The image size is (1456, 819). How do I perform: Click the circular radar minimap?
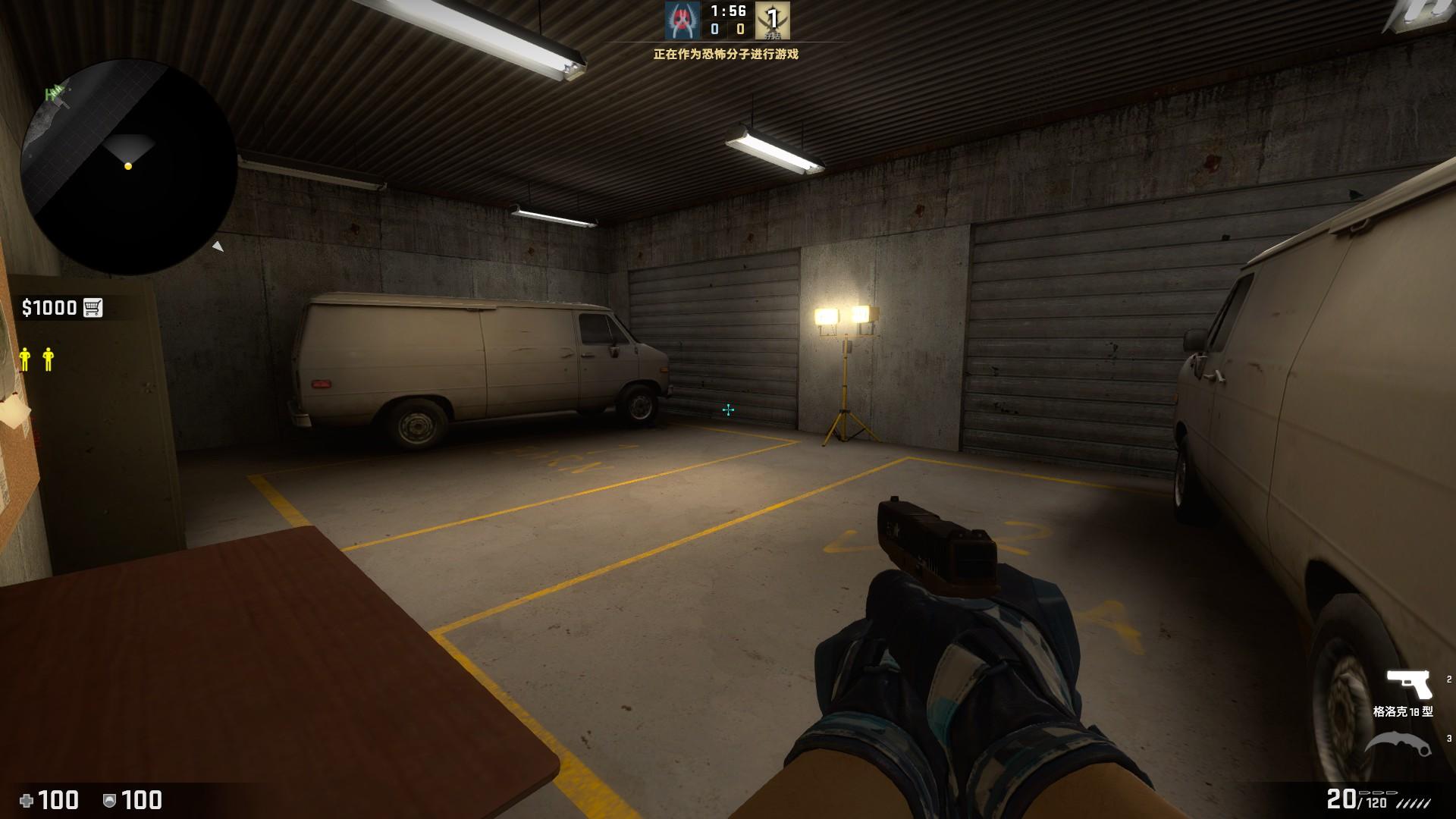128,167
